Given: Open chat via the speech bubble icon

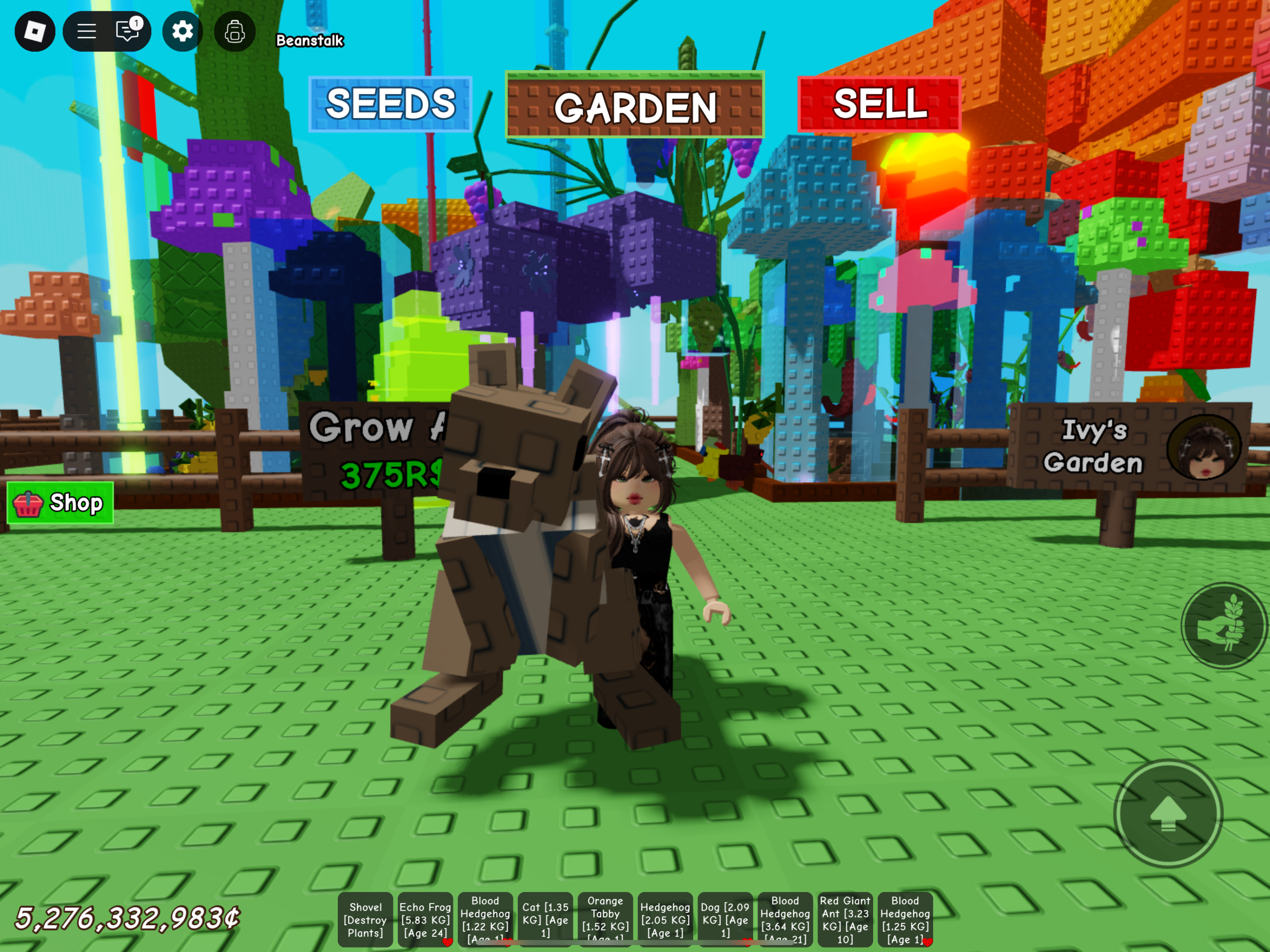Looking at the screenshot, I should (x=127, y=32).
